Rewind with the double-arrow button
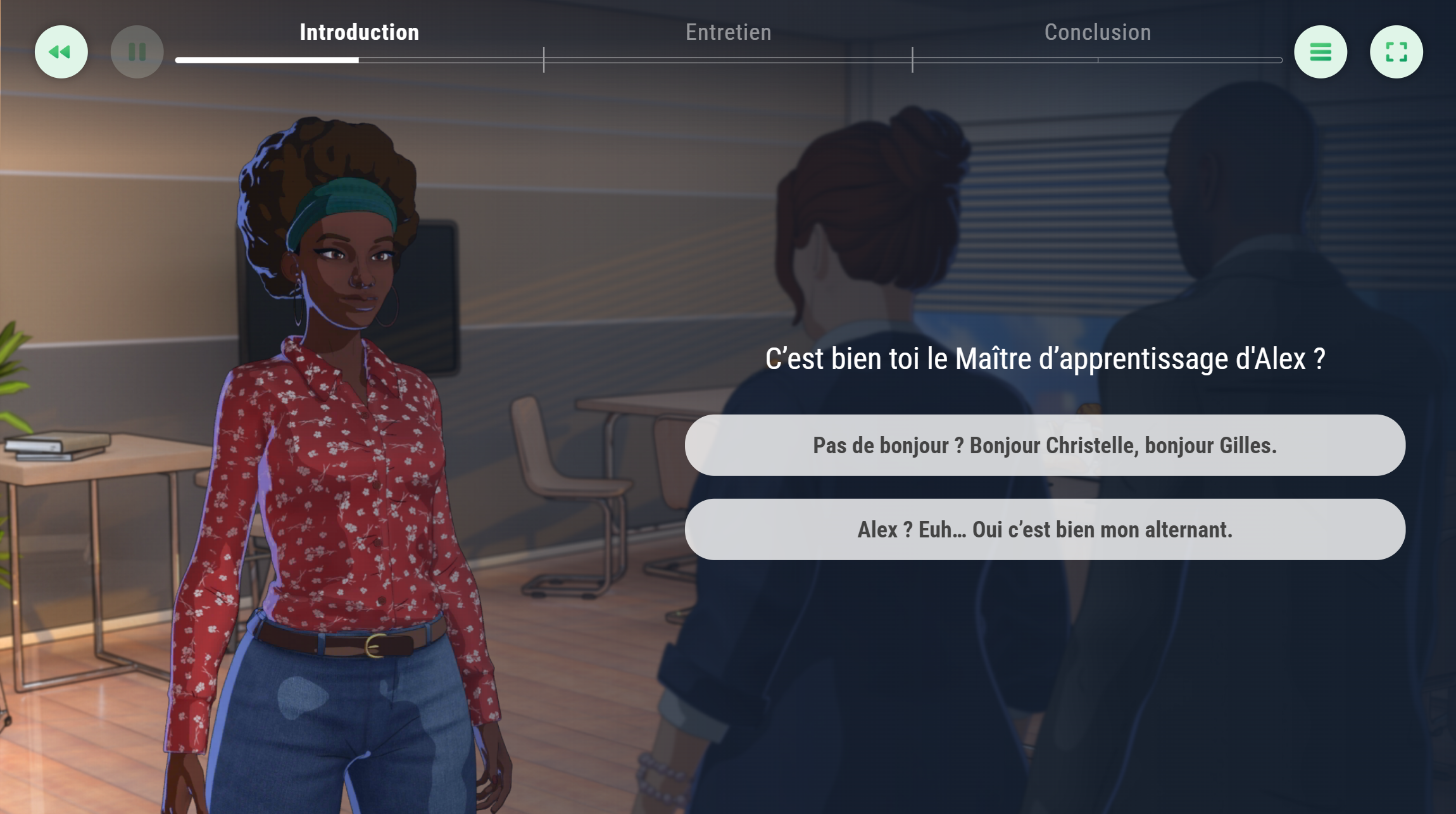Image resolution: width=1456 pixels, height=814 pixels. tap(61, 52)
